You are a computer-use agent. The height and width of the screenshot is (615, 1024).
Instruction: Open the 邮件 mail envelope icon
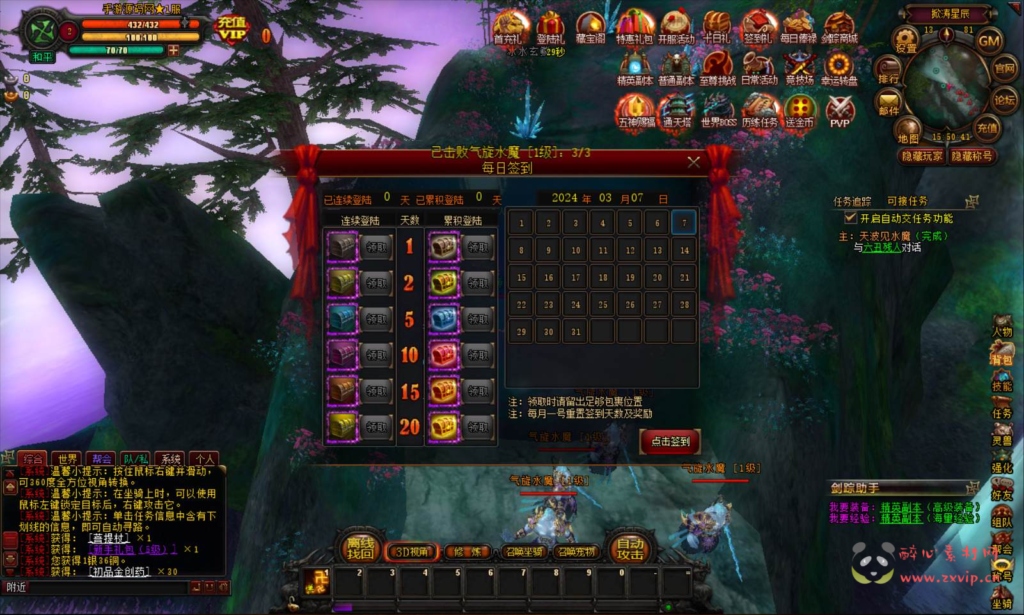pos(889,101)
